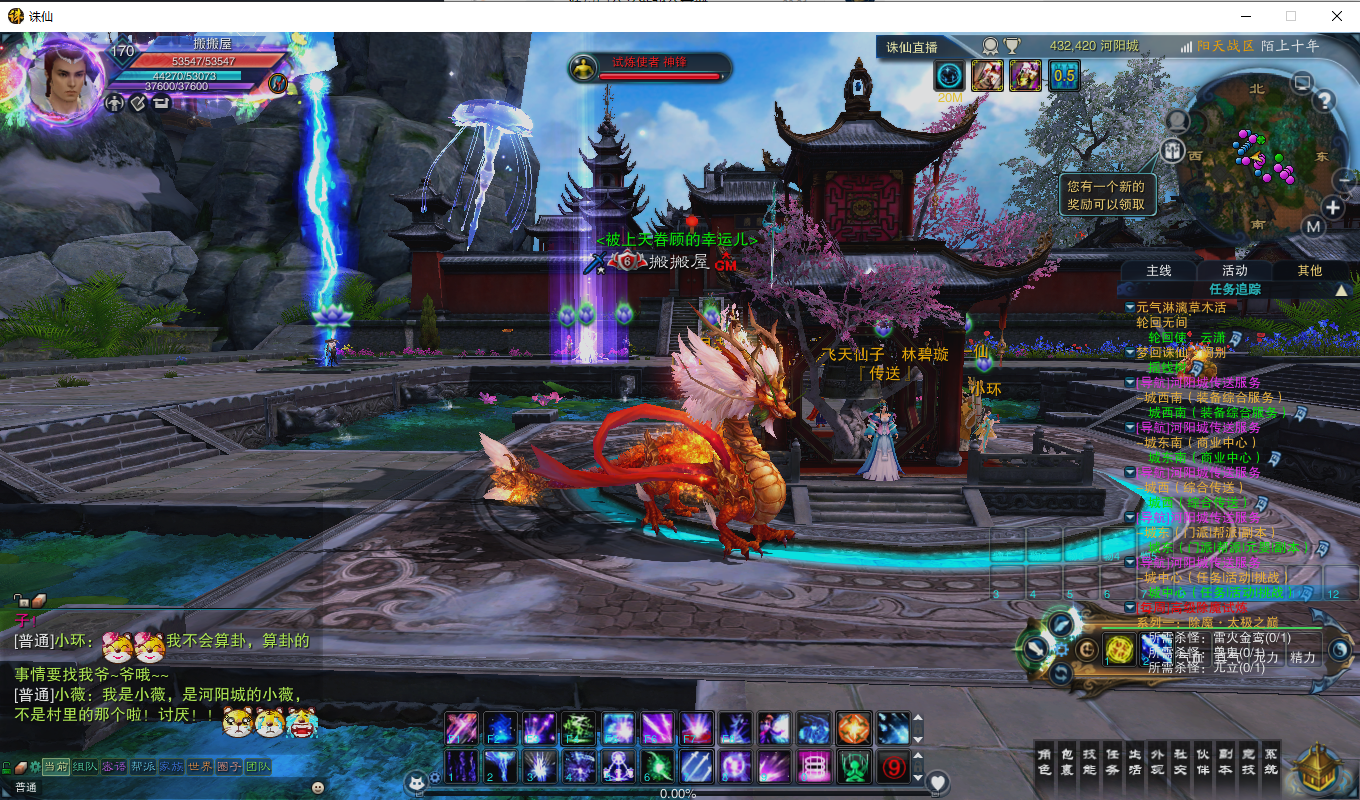Click the 0.5 buff icon
The height and width of the screenshot is (800, 1360).
1064,75
